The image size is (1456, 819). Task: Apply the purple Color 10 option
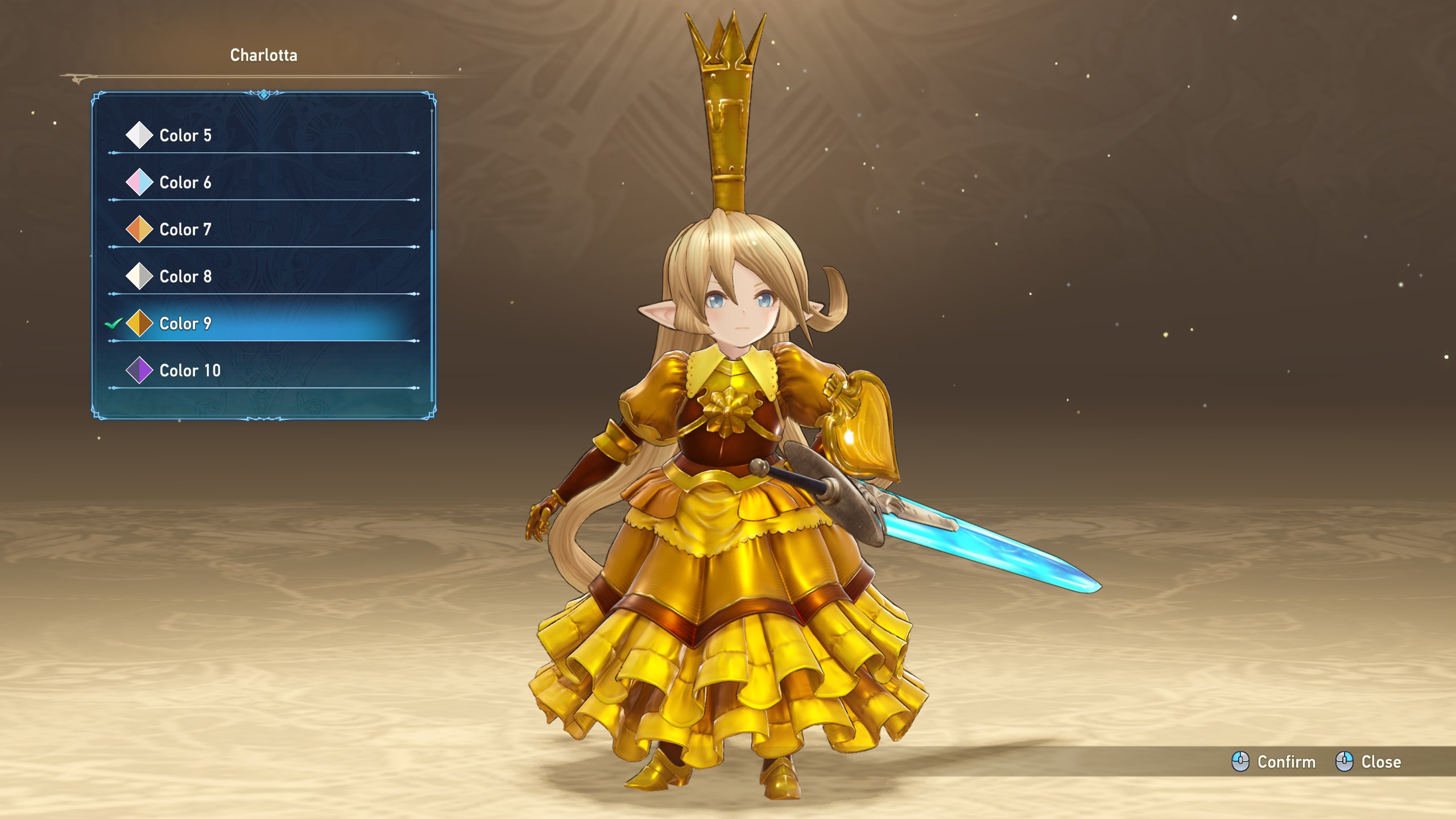[x=189, y=371]
